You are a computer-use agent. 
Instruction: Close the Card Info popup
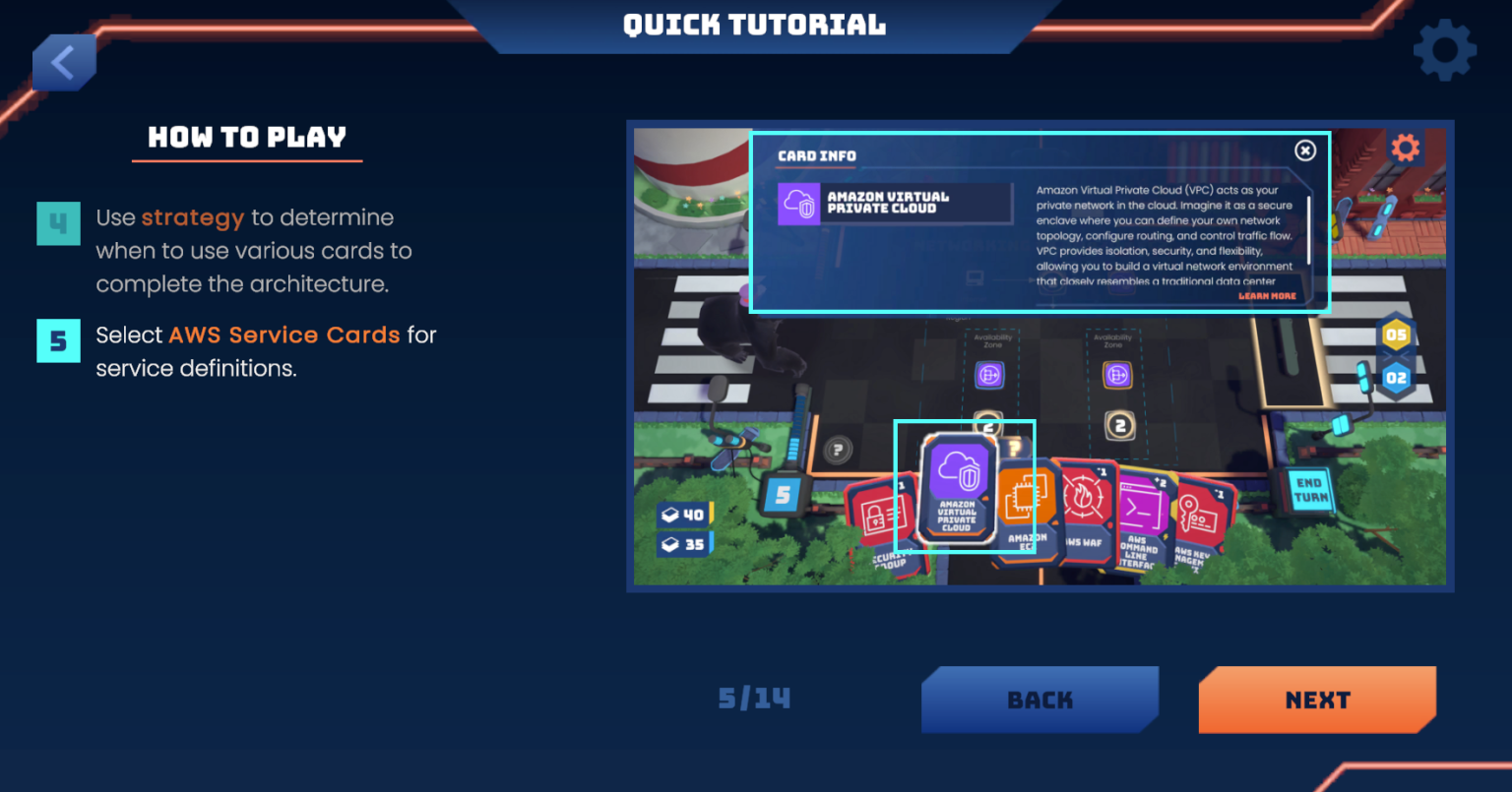tap(1304, 150)
